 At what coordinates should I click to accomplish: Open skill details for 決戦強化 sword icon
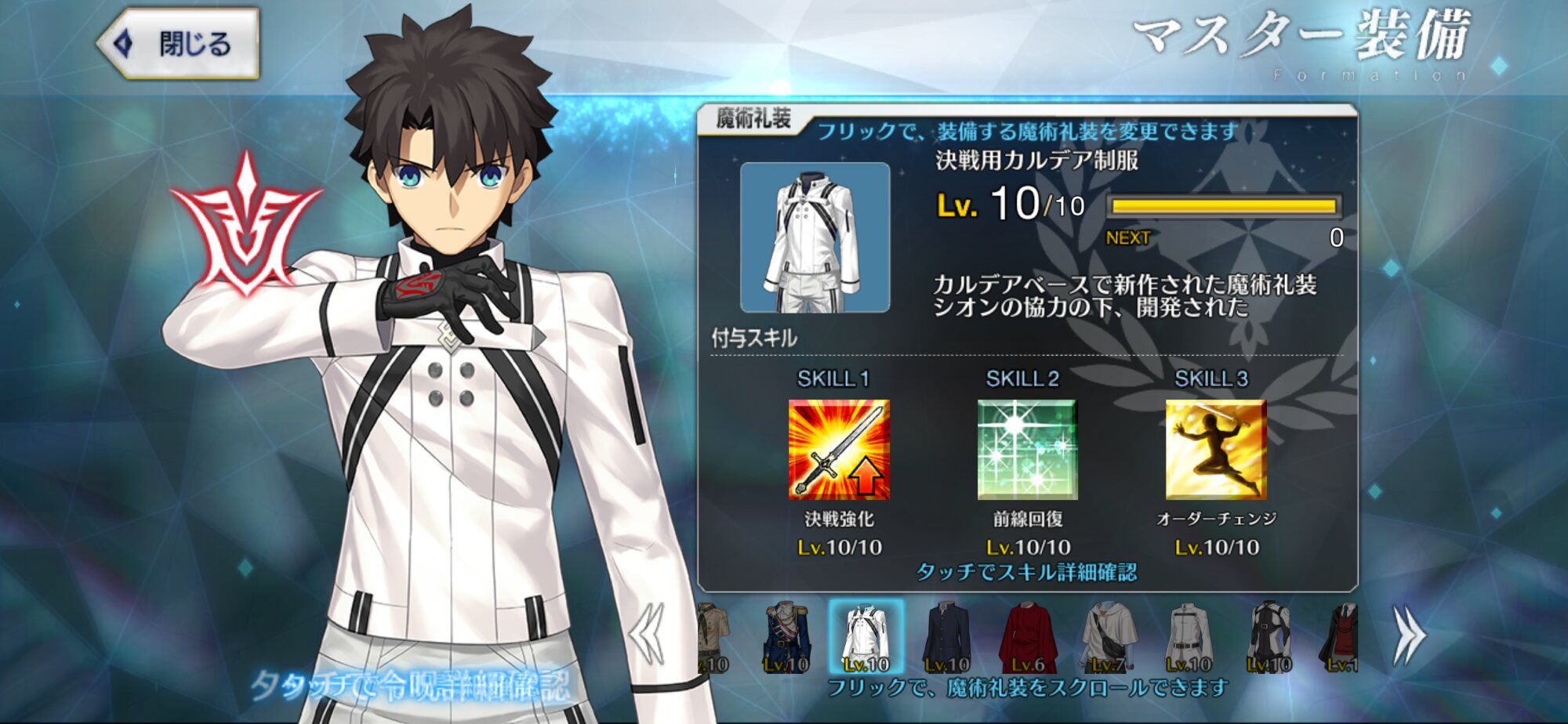pyautogui.click(x=838, y=450)
